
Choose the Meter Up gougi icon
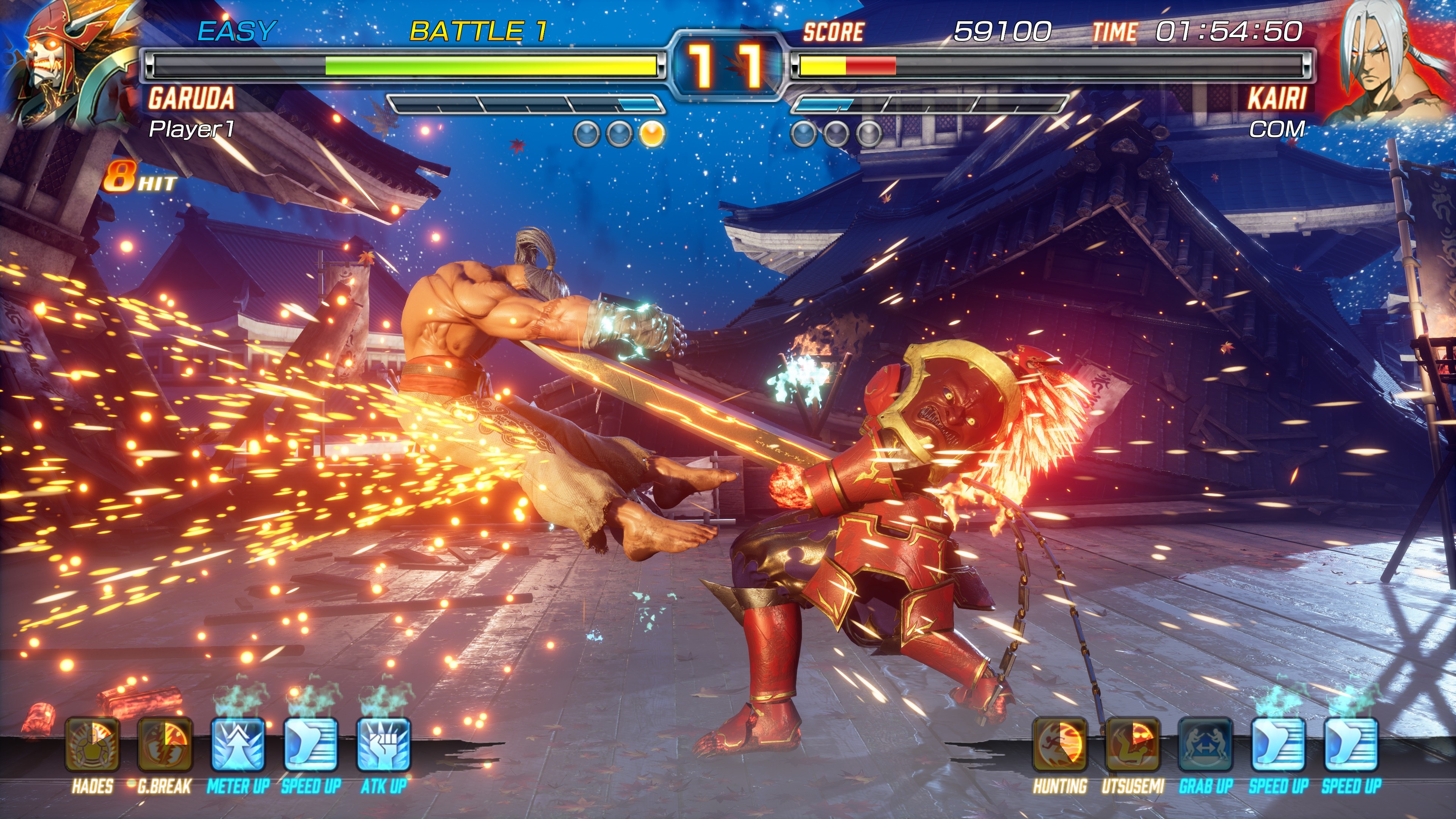(x=238, y=744)
